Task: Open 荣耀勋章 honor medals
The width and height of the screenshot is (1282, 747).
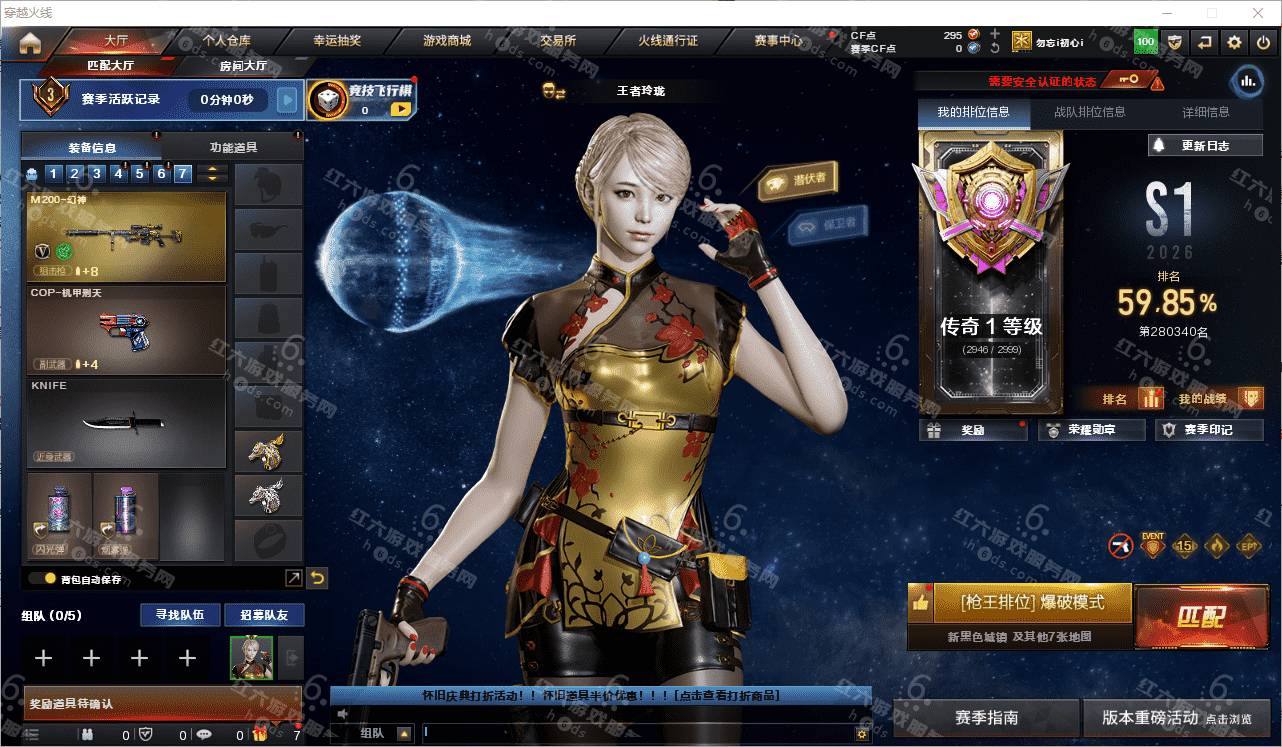Action: (1091, 430)
